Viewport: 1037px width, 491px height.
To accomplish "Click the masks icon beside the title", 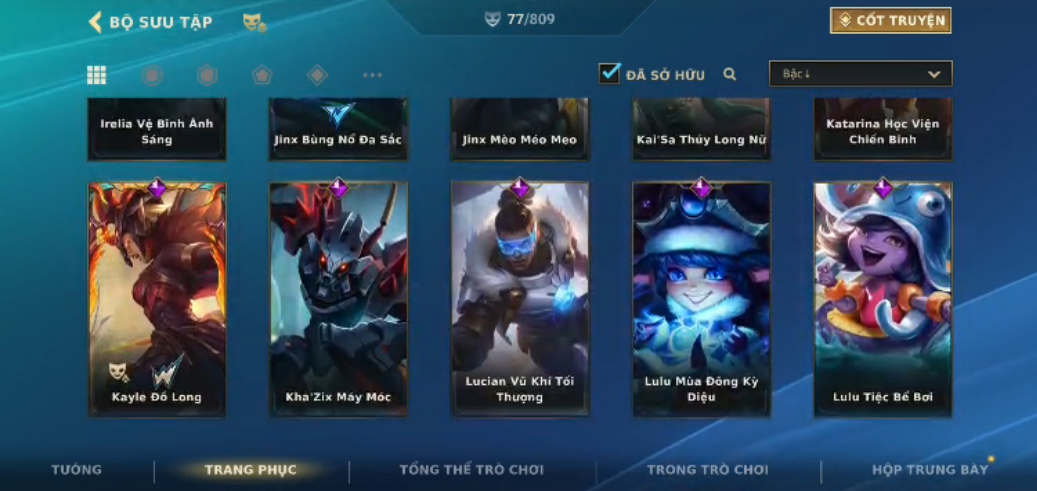I will tap(254, 22).
